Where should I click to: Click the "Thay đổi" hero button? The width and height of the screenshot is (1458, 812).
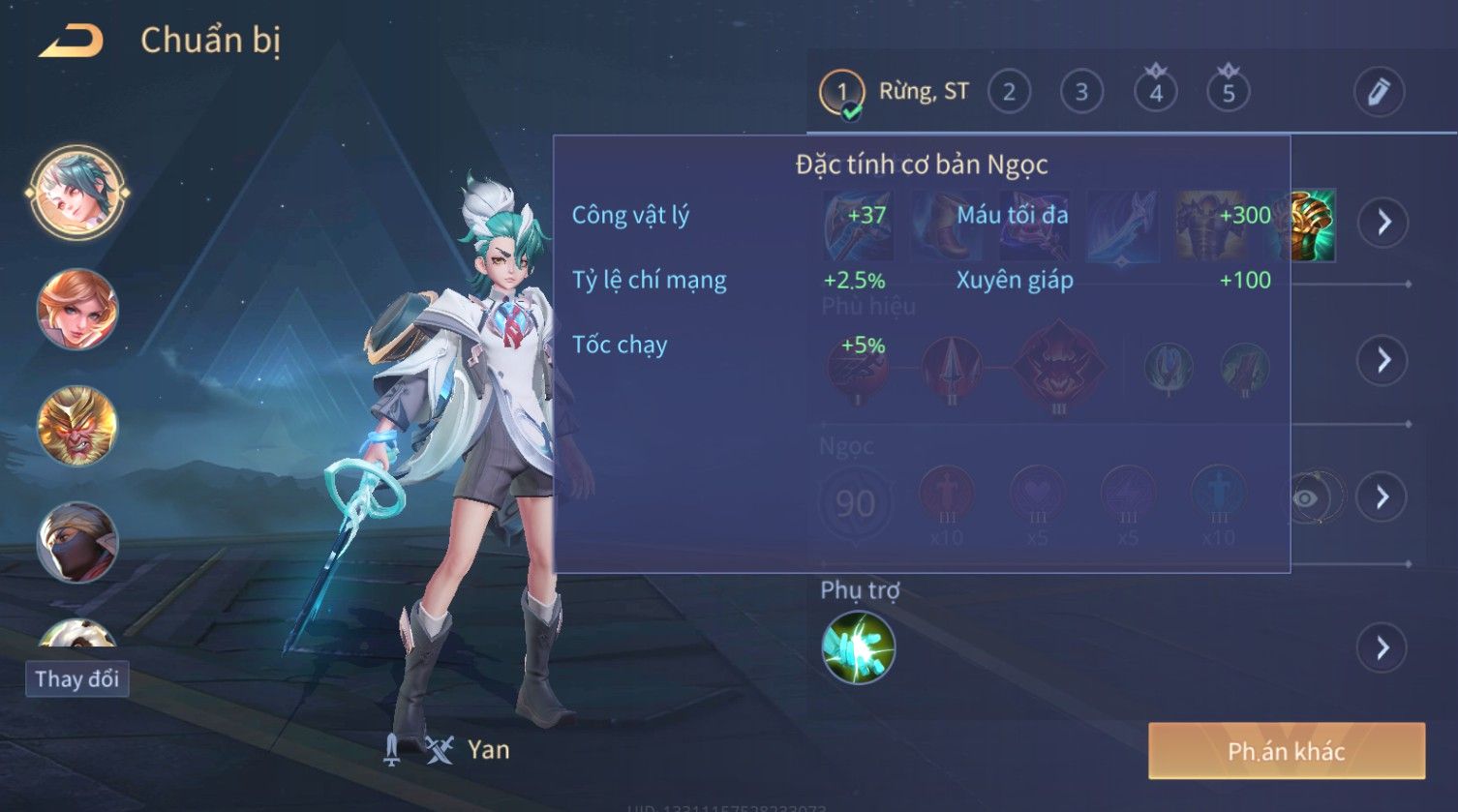77,678
